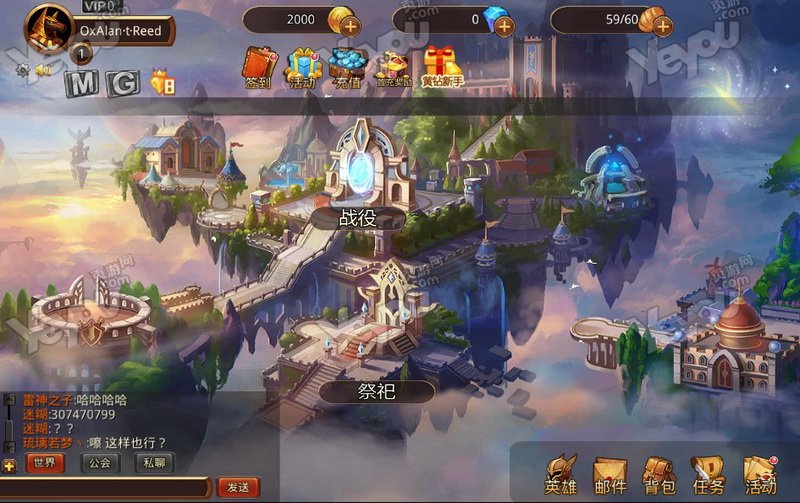Add blue diamonds with the plus button
The height and width of the screenshot is (503, 800).
pos(504,24)
